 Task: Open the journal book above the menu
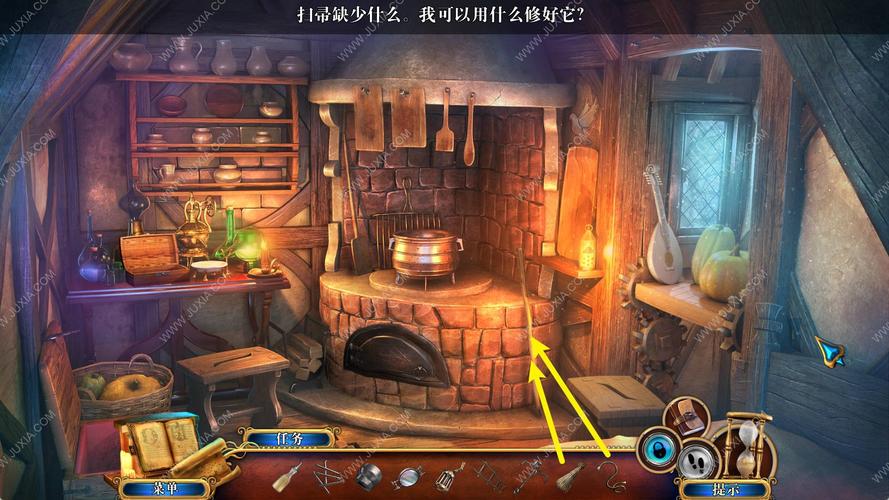coord(159,441)
